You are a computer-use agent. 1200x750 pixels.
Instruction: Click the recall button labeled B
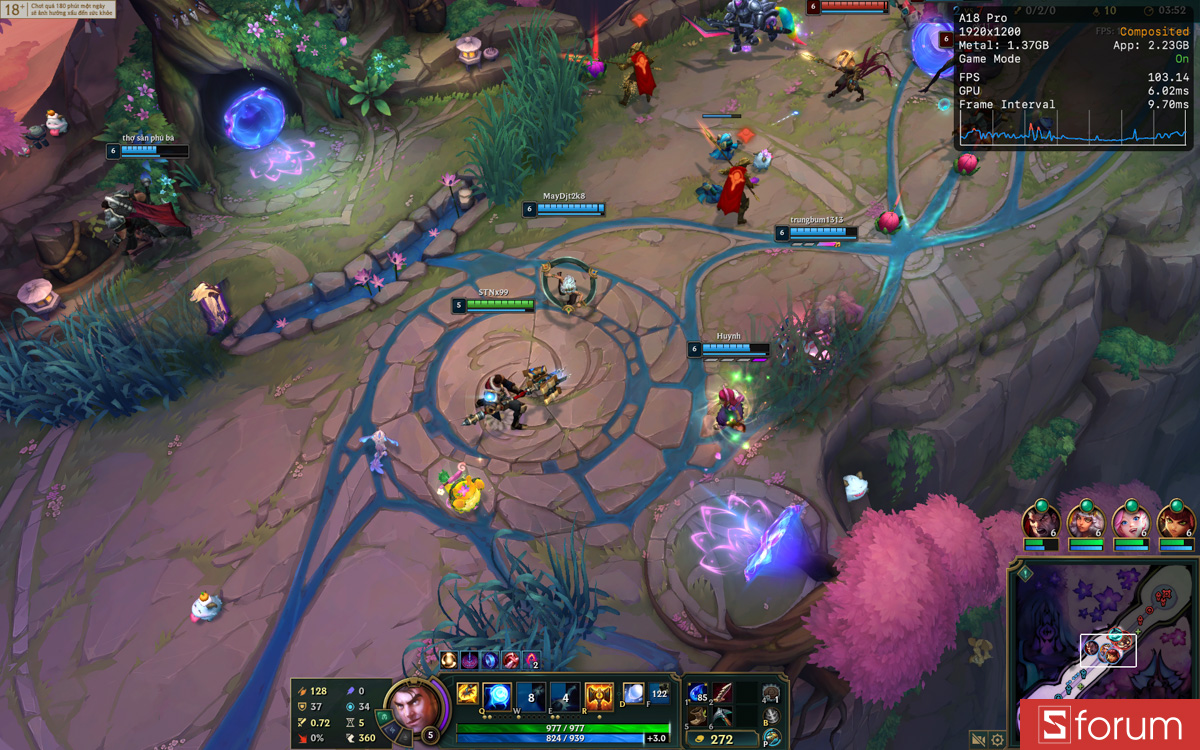point(771,717)
